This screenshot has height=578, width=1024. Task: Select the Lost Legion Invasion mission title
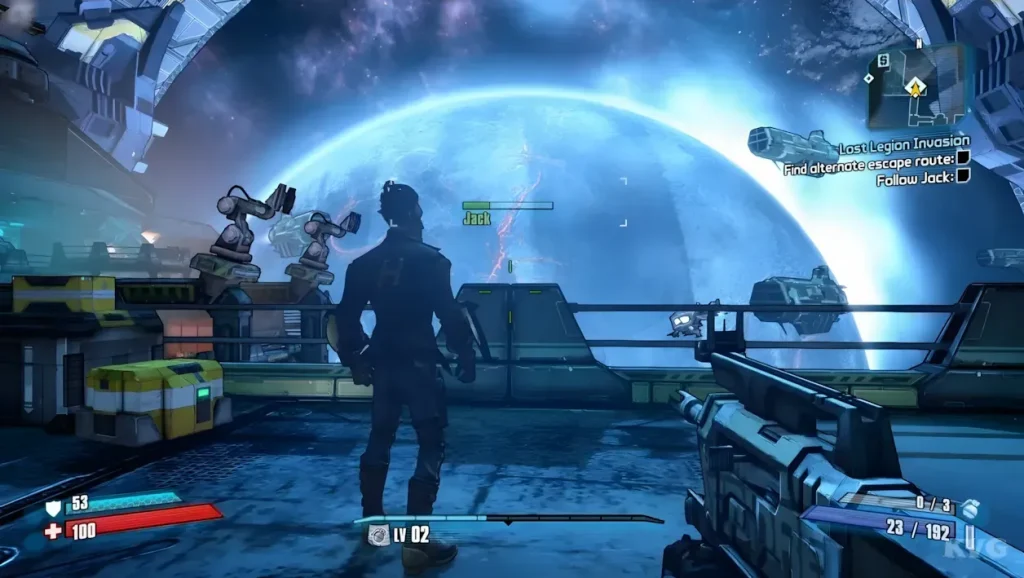(x=903, y=142)
